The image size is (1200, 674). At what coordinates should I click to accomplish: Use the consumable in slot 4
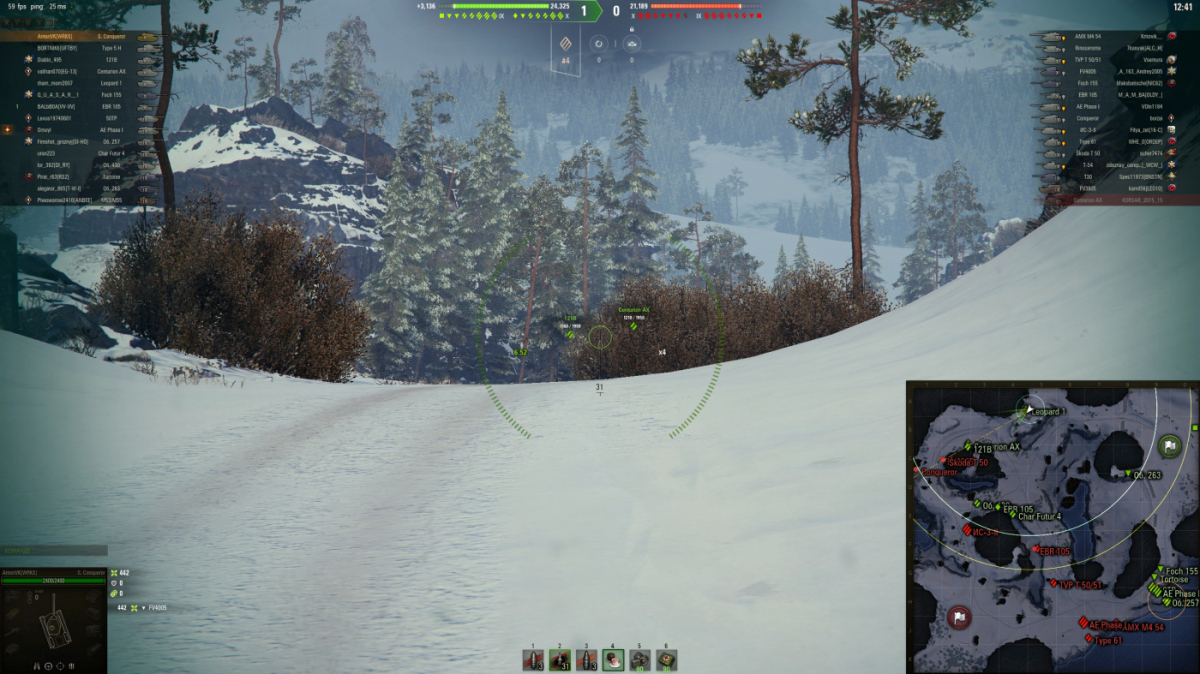[x=613, y=660]
